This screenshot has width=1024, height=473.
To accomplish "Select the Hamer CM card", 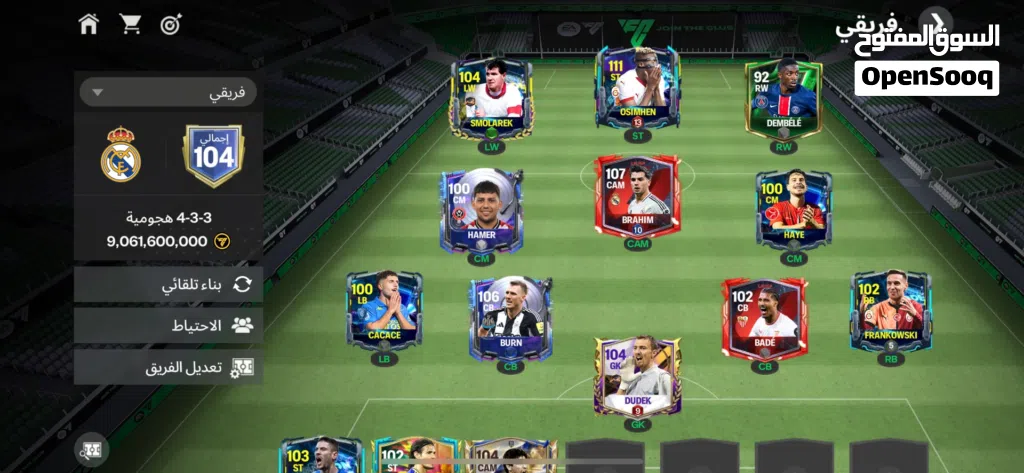I will [481, 210].
